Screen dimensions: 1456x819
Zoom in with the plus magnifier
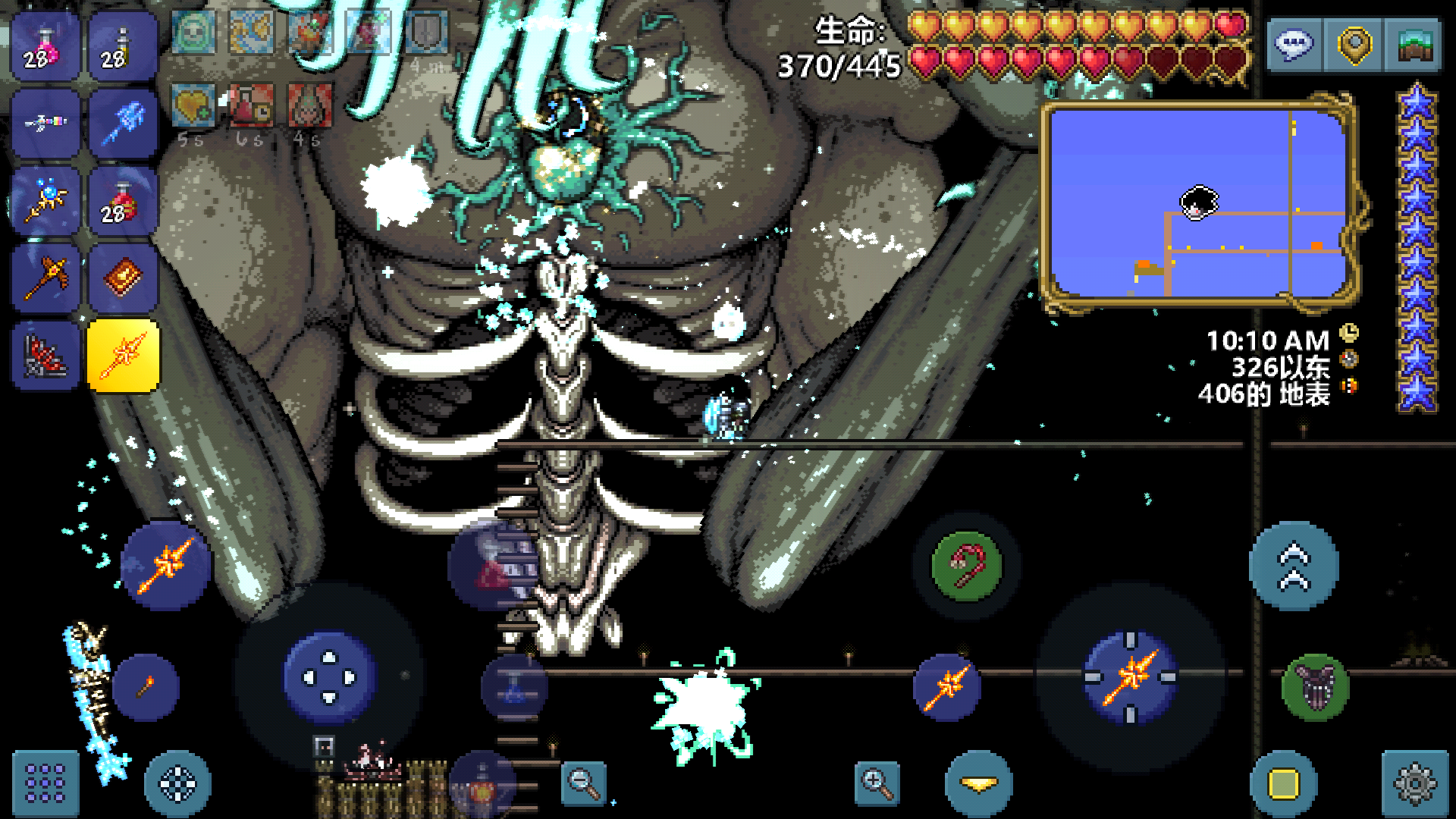[x=877, y=783]
